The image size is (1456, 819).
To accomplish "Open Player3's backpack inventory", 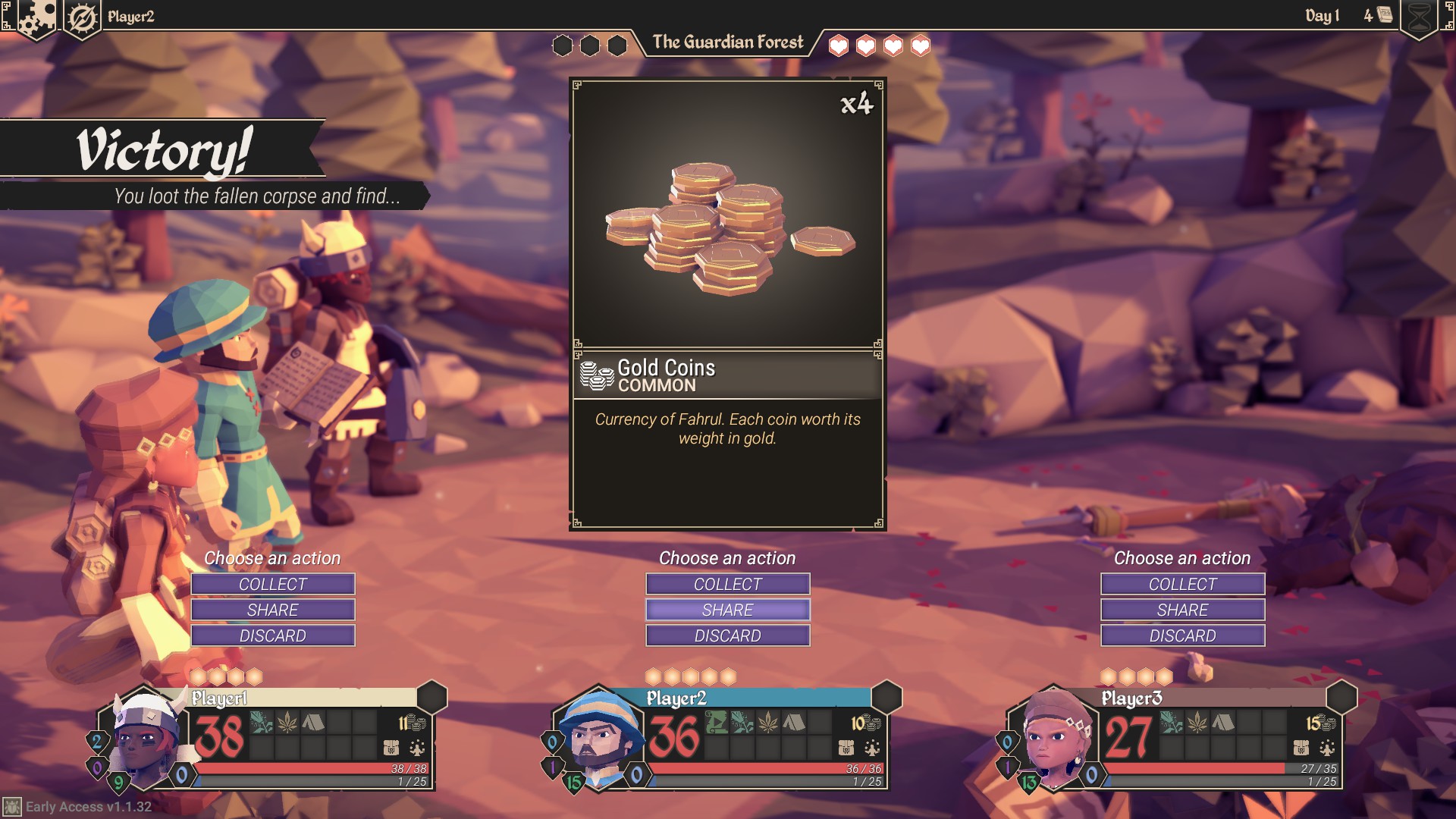I will (1301, 748).
